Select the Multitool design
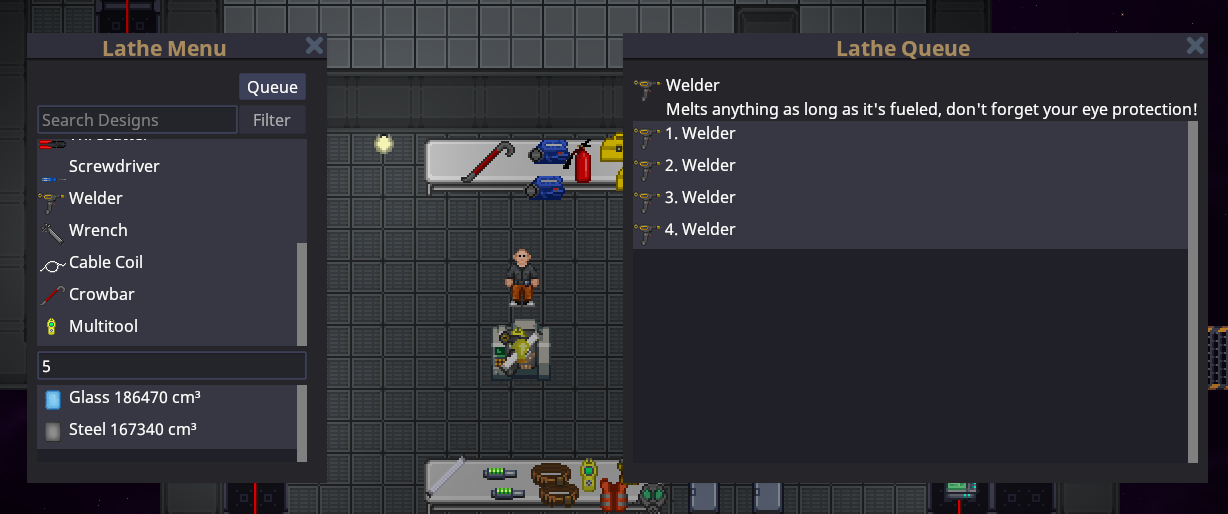This screenshot has height=514, width=1228. (x=103, y=326)
